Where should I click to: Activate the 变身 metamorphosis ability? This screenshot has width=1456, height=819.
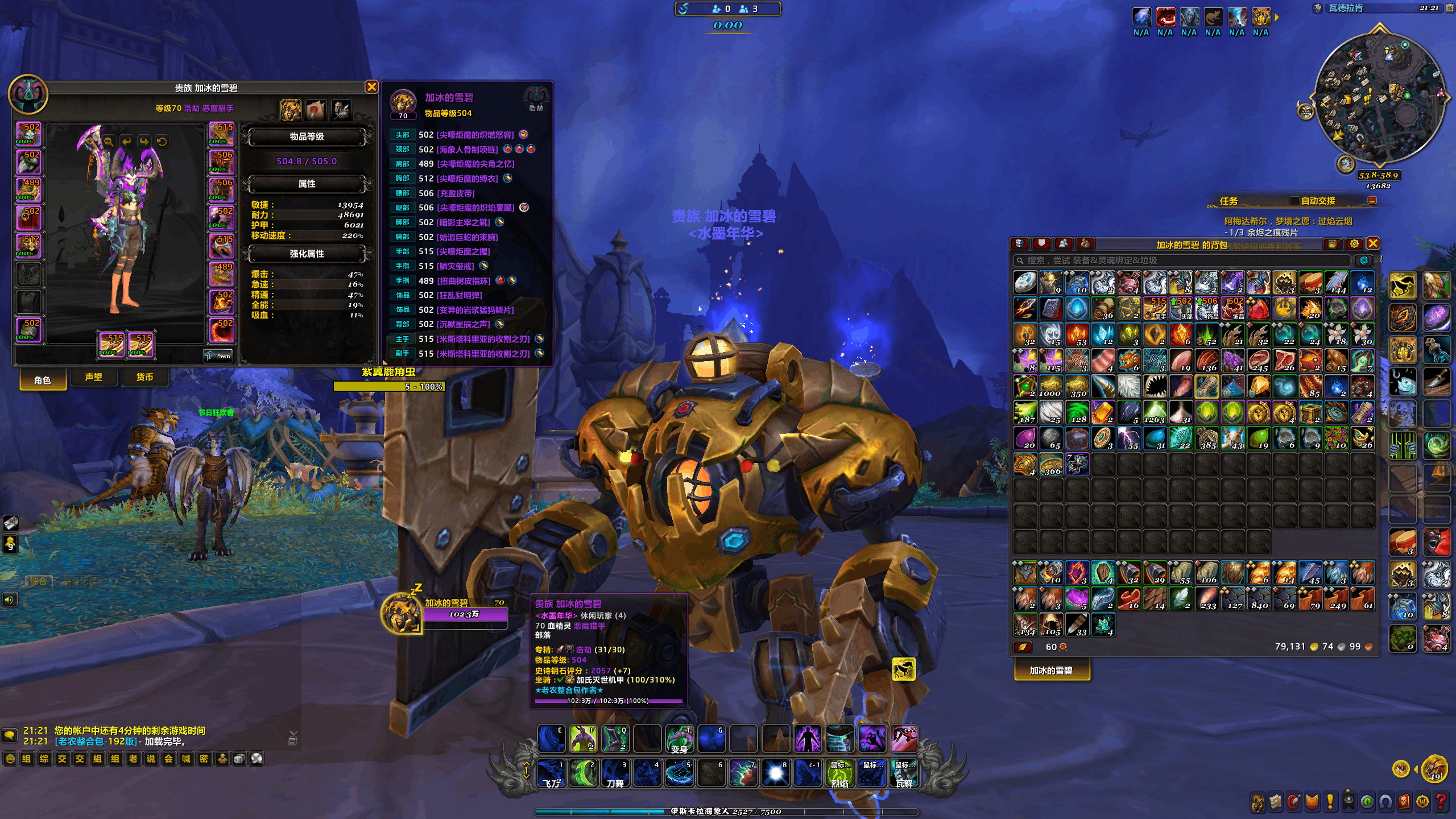tap(679, 739)
